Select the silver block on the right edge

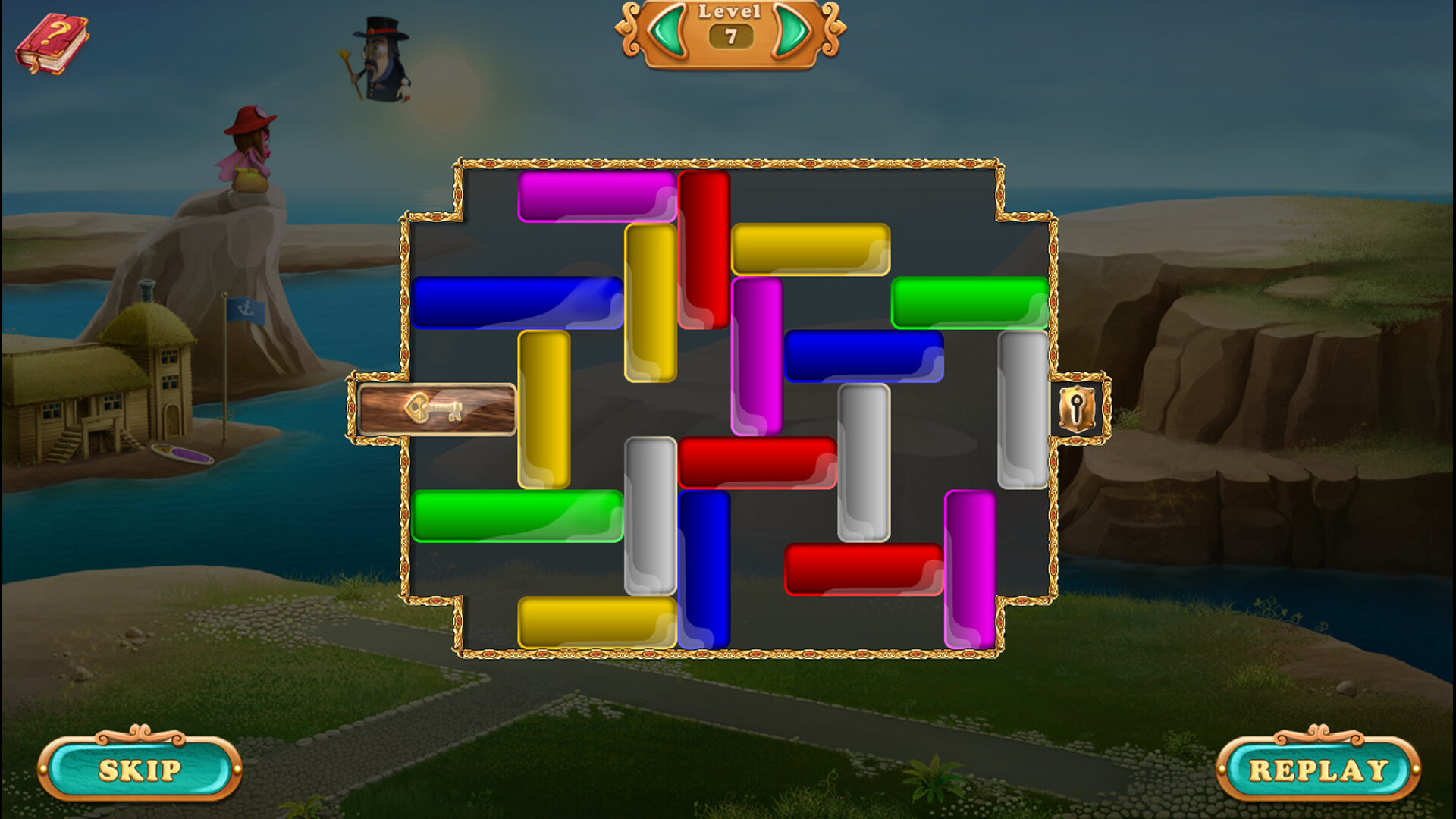tap(1023, 409)
